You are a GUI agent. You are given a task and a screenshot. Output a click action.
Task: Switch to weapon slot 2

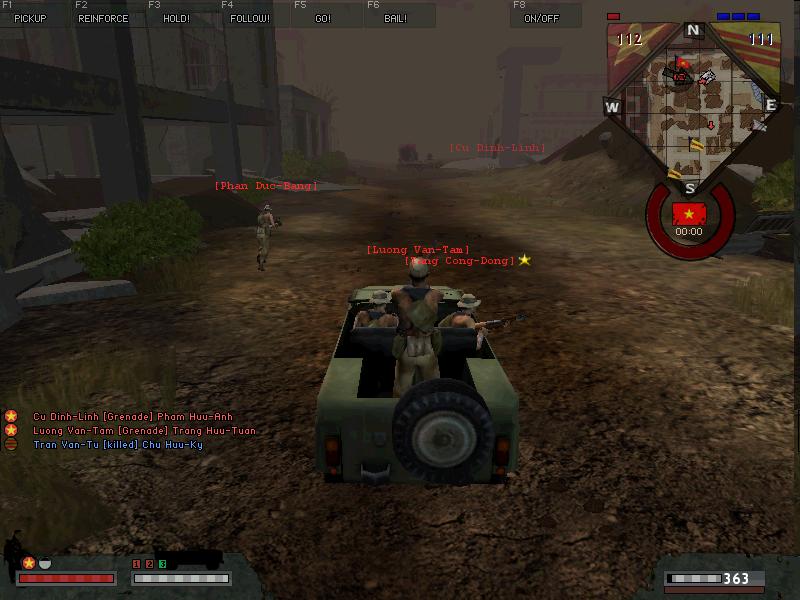tap(150, 565)
